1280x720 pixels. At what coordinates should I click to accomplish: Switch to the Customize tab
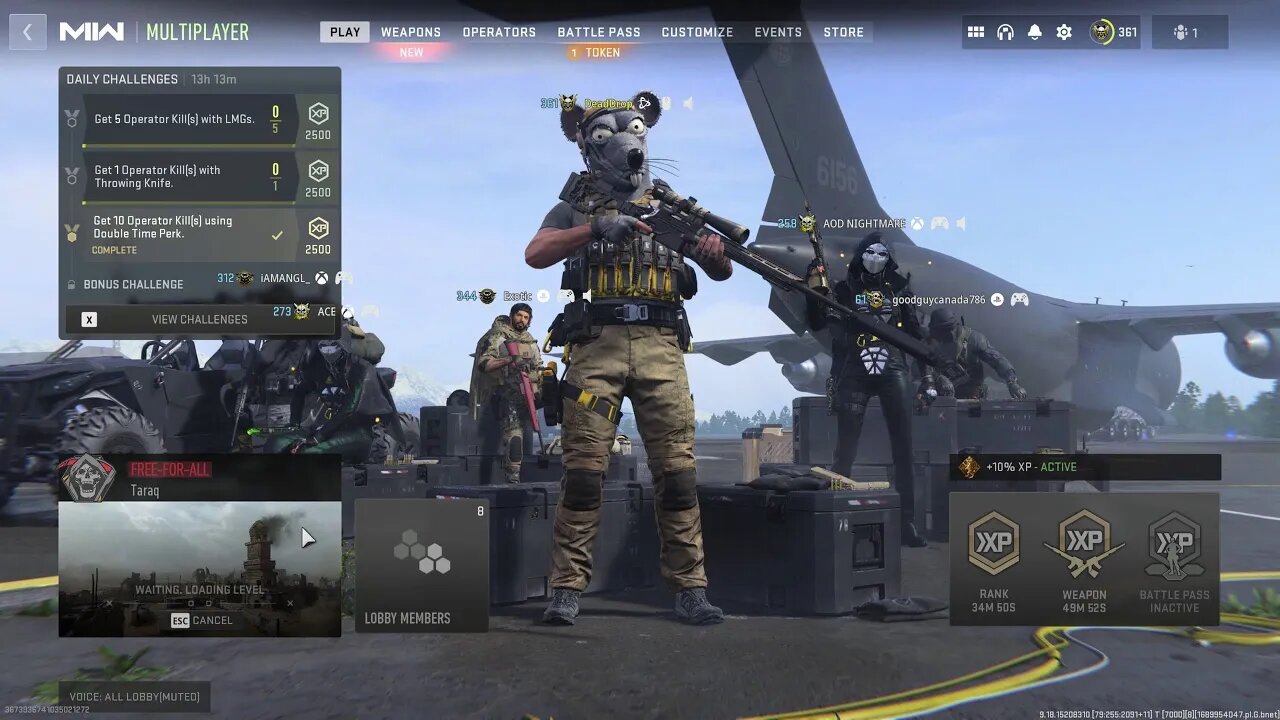pos(697,32)
